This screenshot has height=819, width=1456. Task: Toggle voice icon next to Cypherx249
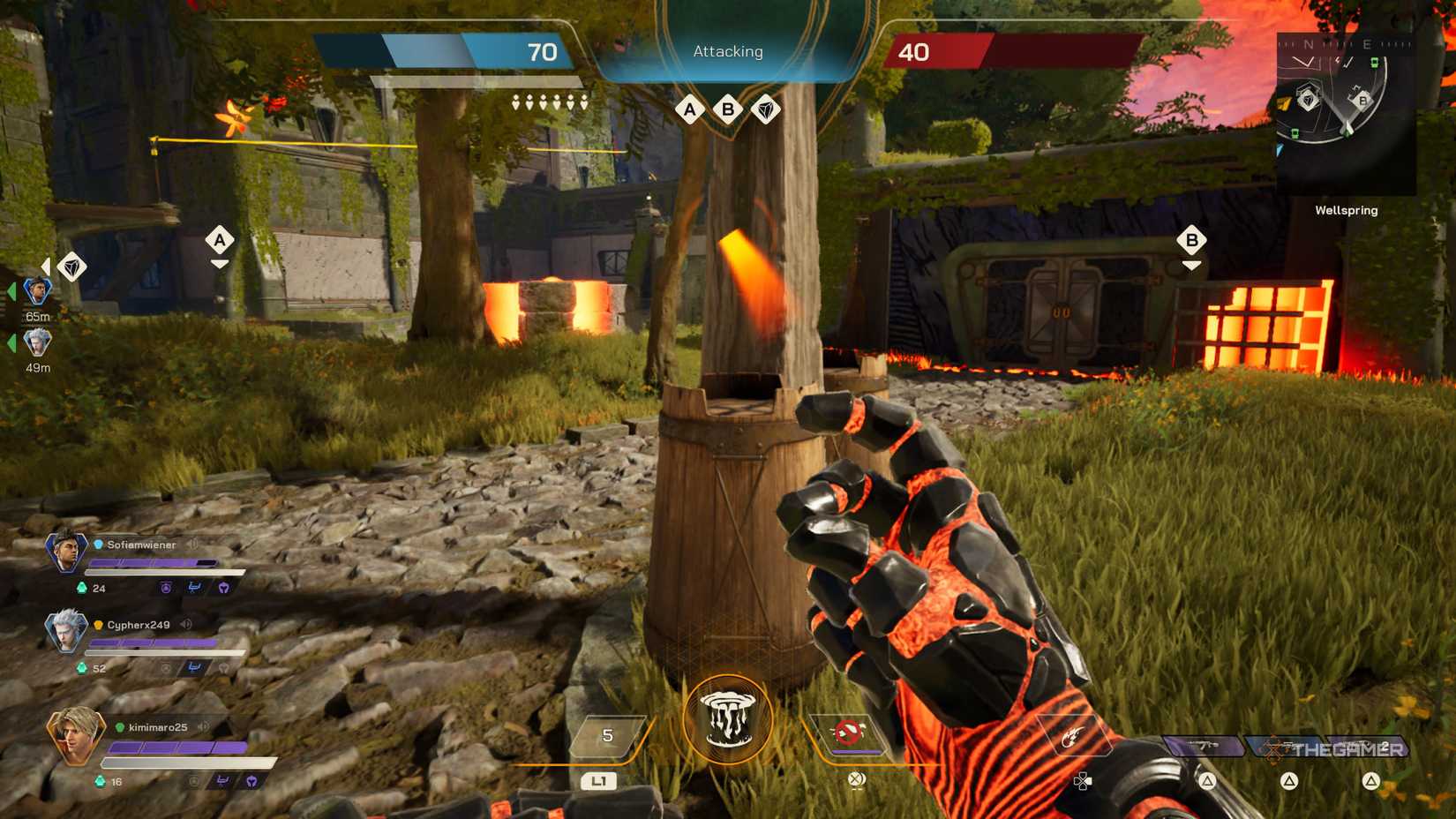pos(186,625)
